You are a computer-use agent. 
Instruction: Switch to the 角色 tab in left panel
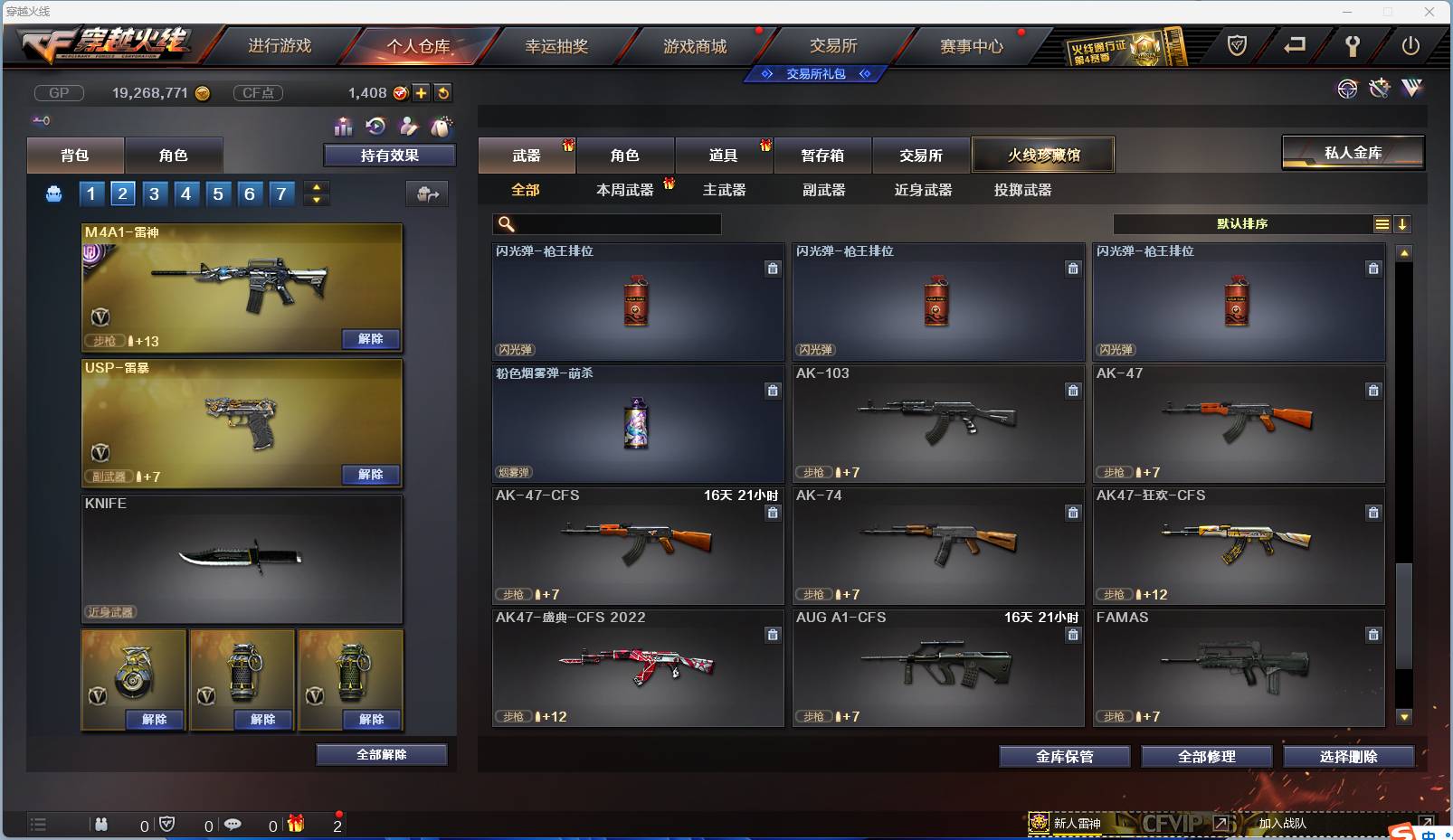point(174,155)
